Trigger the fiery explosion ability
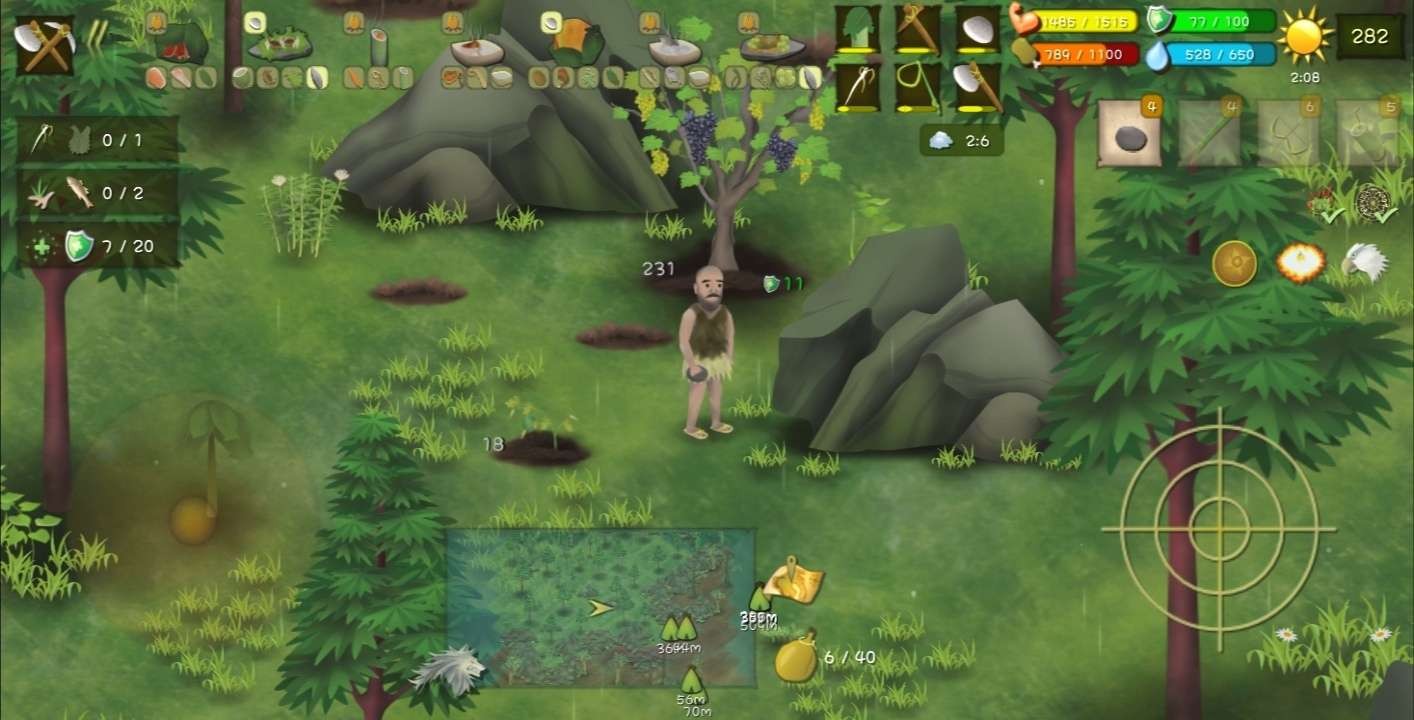This screenshot has height=720, width=1414. coord(1301,263)
